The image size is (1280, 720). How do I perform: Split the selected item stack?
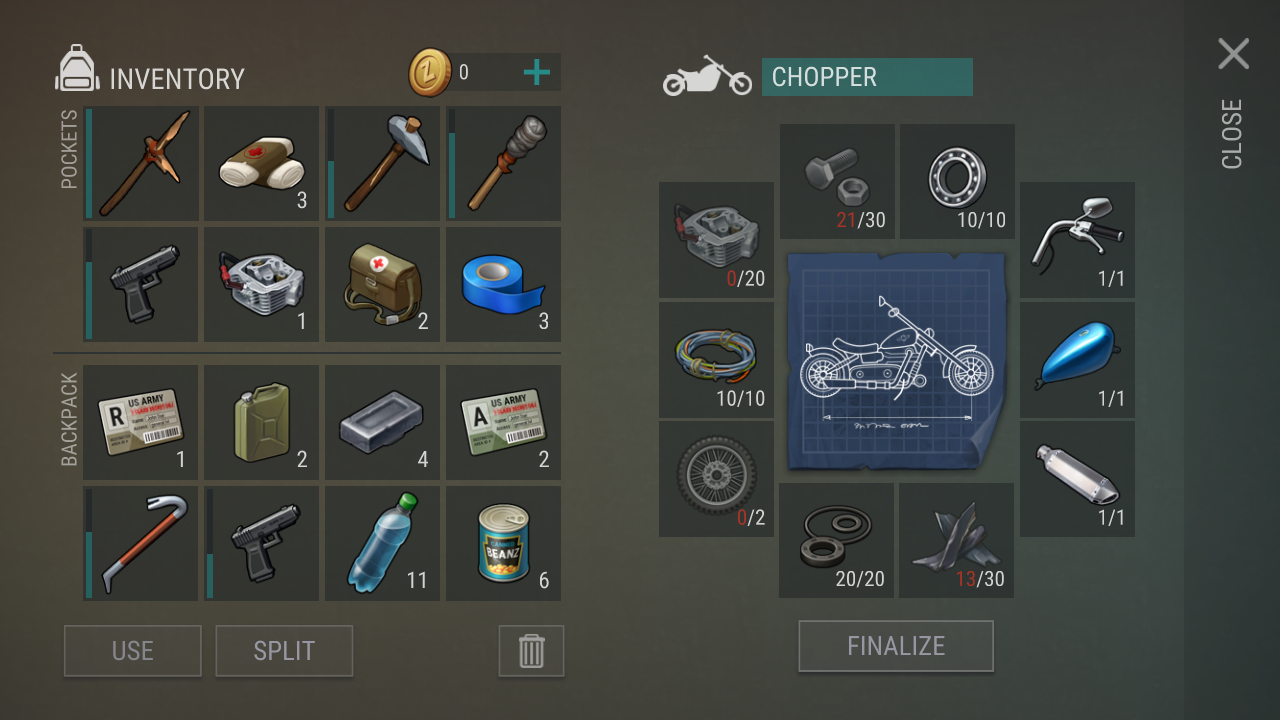(284, 651)
